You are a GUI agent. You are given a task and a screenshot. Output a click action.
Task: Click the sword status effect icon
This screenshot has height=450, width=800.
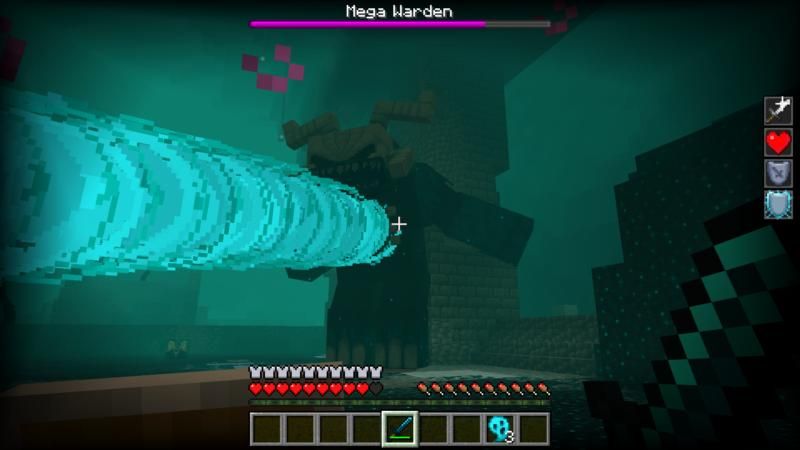click(778, 110)
